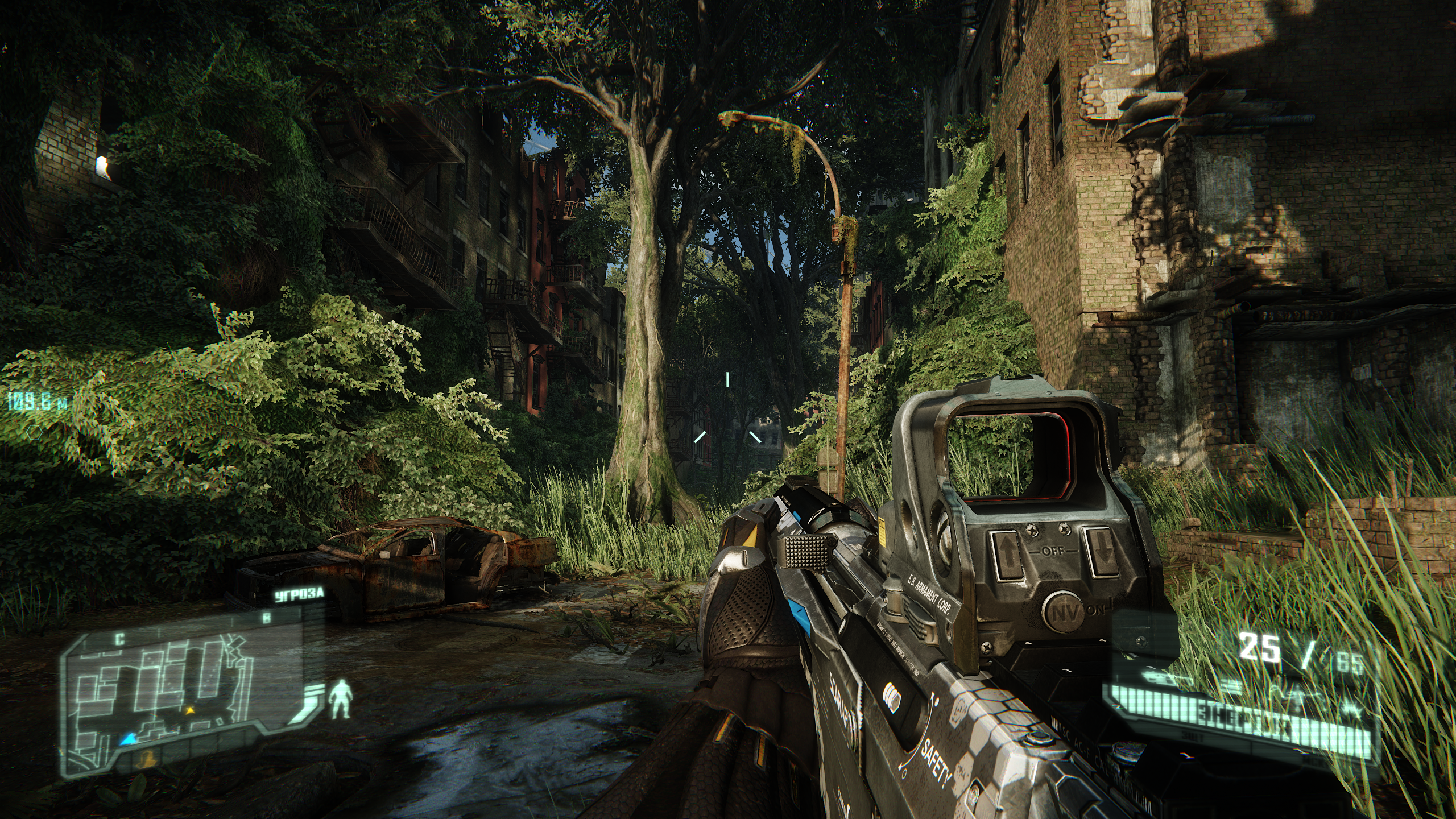1456x819 pixels.
Task: Click the yellow triangle marker on minimap
Action: point(190,710)
